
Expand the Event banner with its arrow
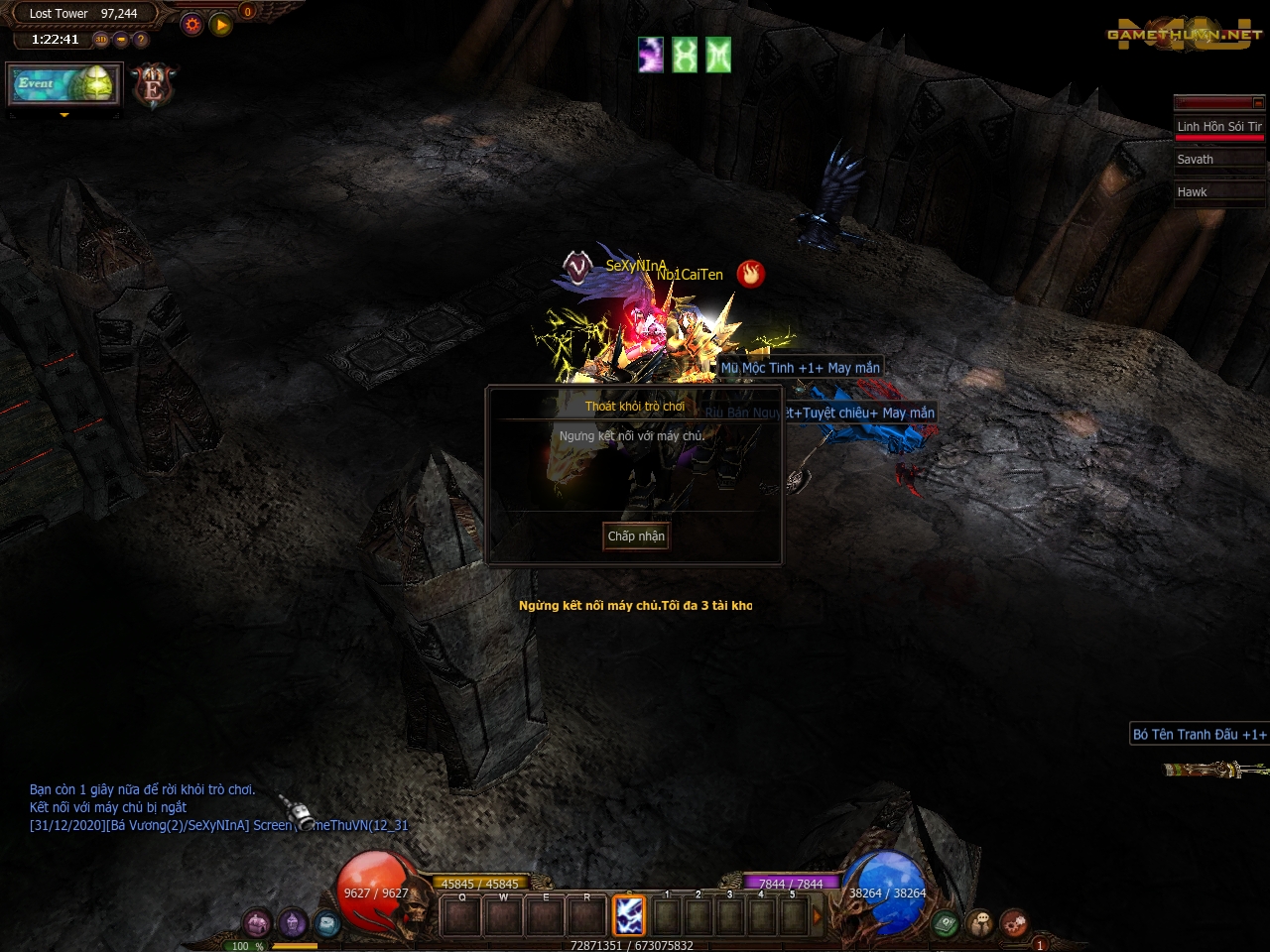pos(63,113)
